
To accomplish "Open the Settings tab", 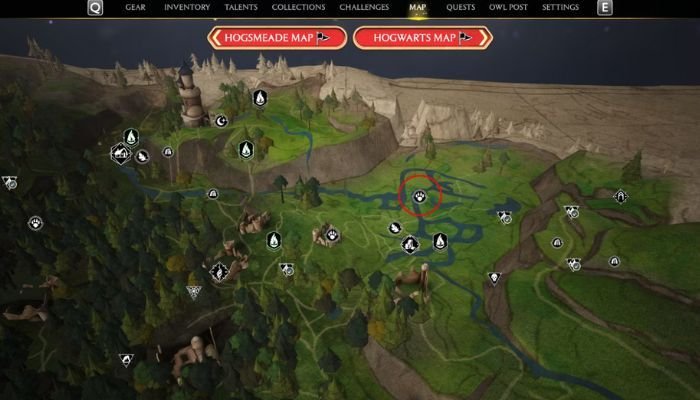I will (560, 7).
